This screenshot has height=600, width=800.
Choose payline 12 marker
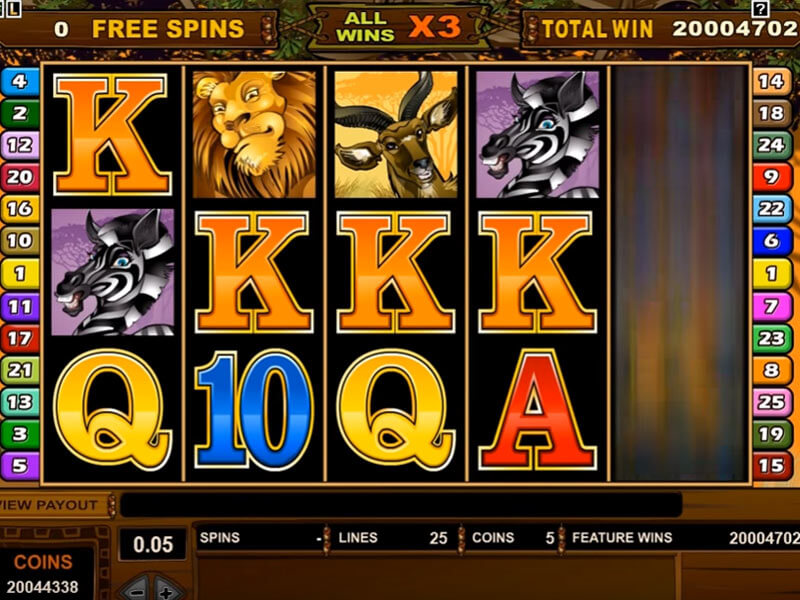(x=20, y=145)
